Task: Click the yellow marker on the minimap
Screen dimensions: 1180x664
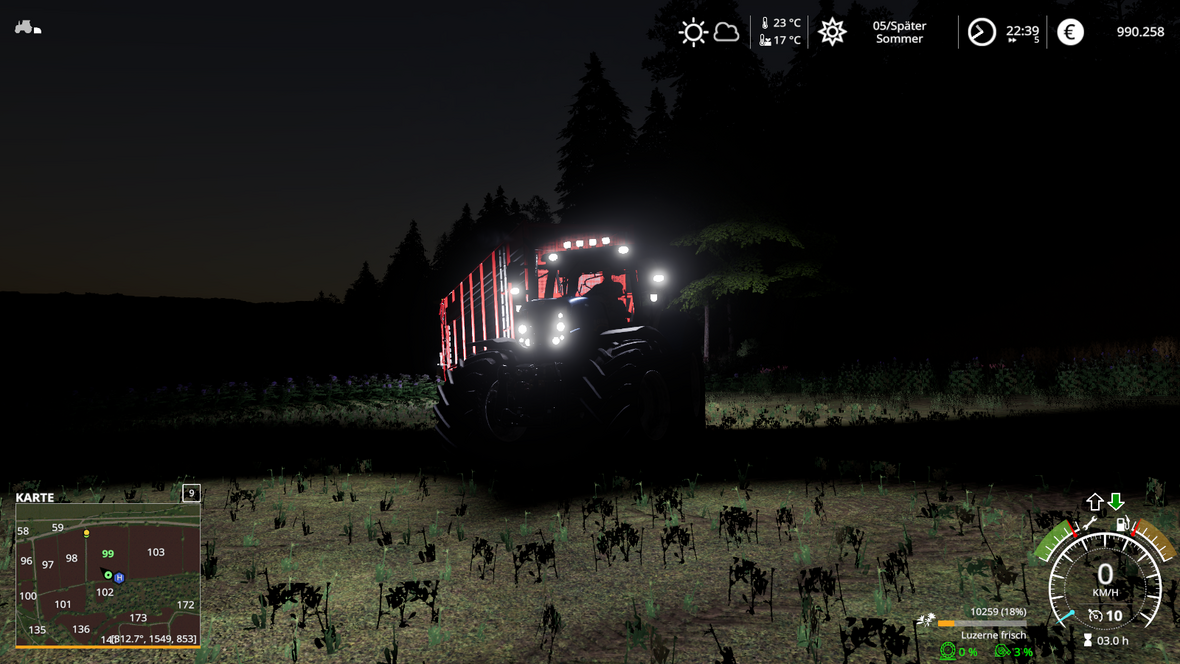Action: (x=87, y=534)
